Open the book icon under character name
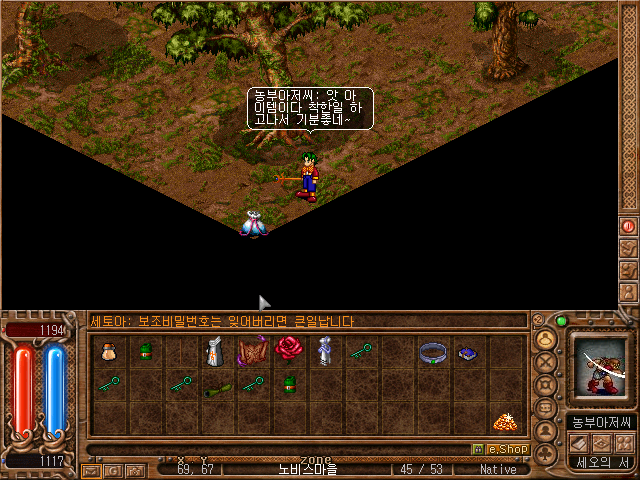This screenshot has width=640, height=480. coord(580,443)
